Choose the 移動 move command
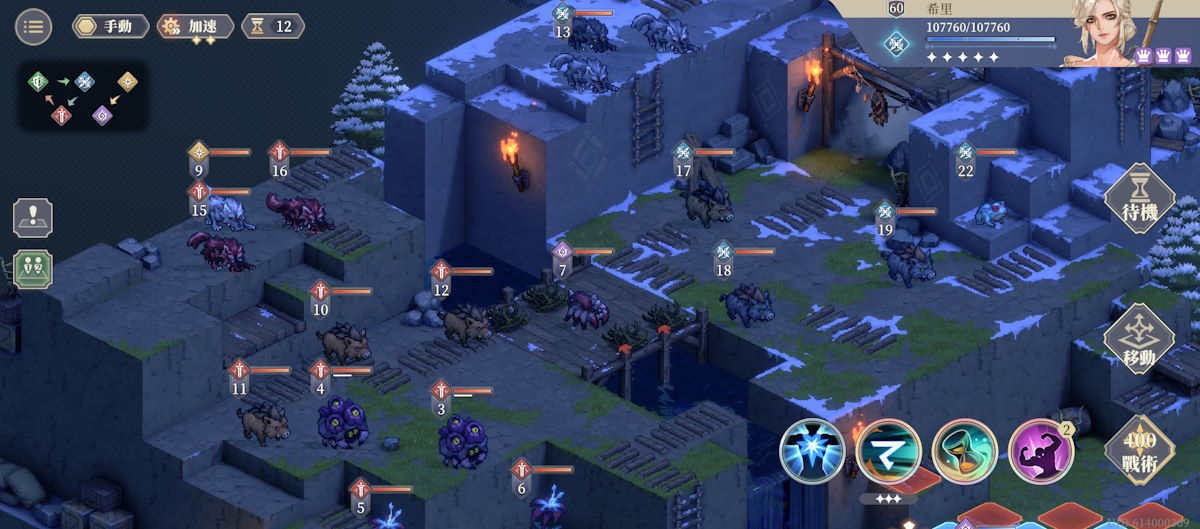1200x529 pixels. tap(1138, 340)
